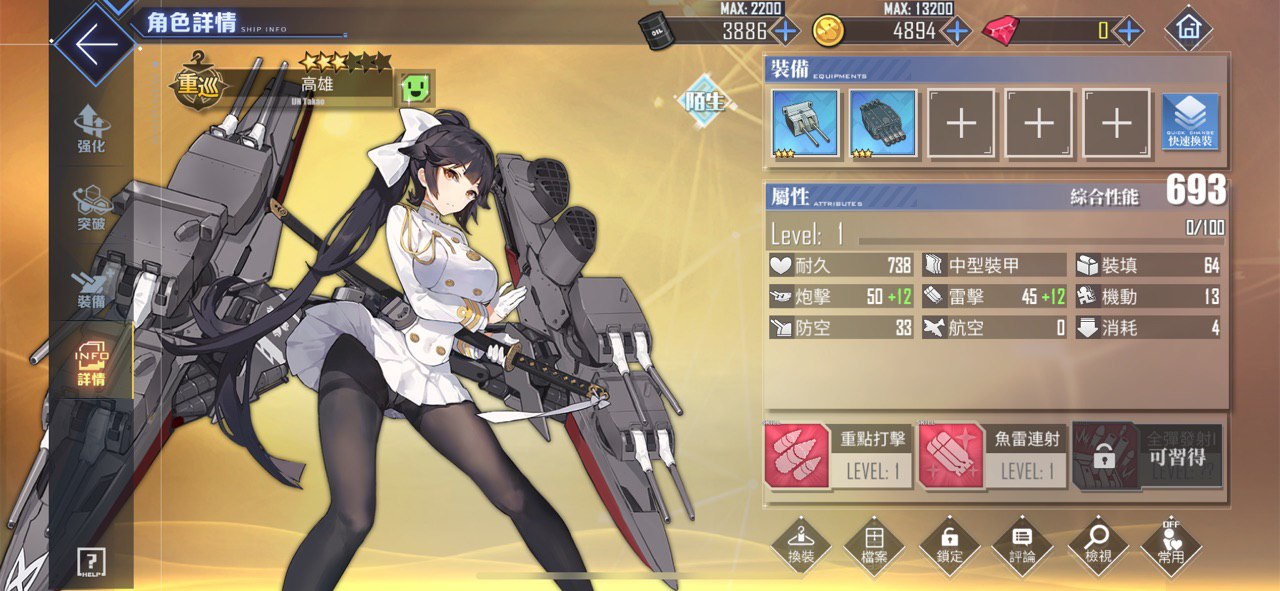Select the torpedo launcher equipment slot
Viewport: 1280px width, 591px height.
click(x=883, y=124)
